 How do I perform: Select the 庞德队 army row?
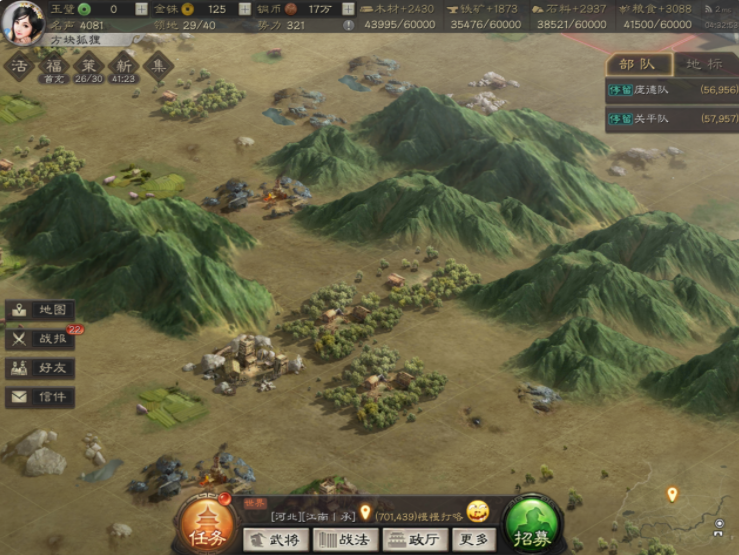671,89
